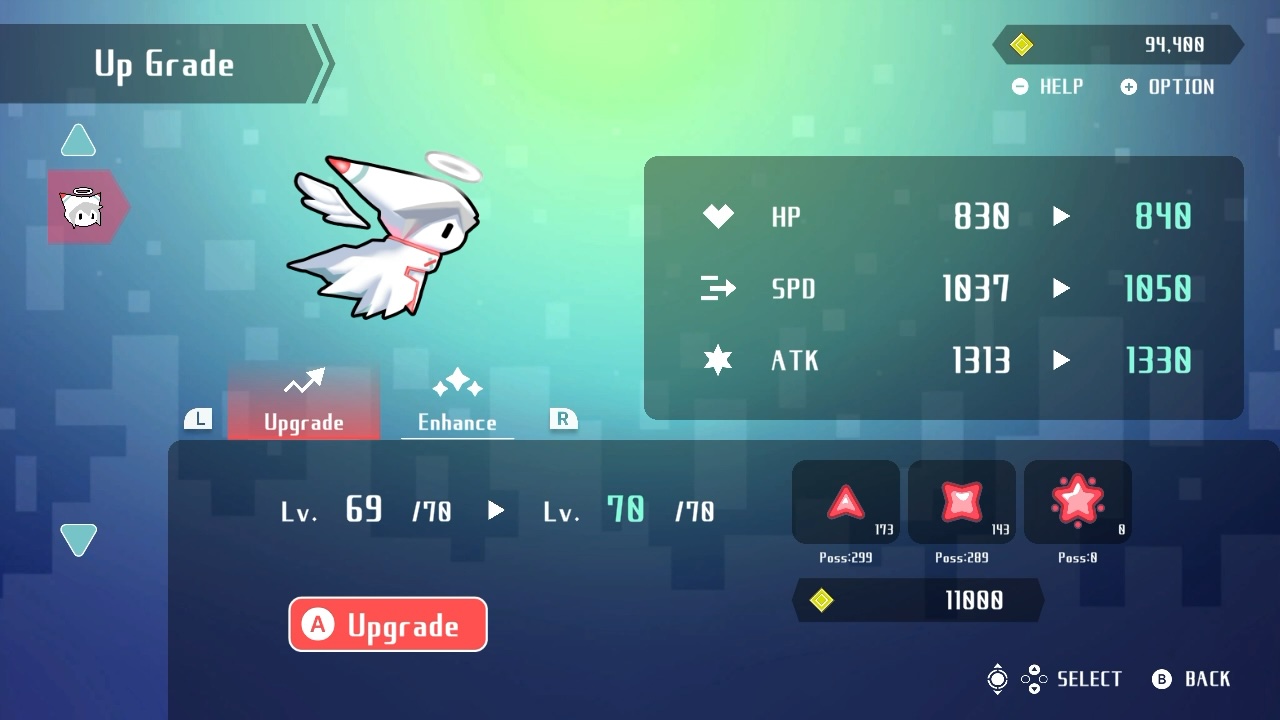The height and width of the screenshot is (720, 1280).
Task: Click the HP heart icon
Action: (717, 215)
